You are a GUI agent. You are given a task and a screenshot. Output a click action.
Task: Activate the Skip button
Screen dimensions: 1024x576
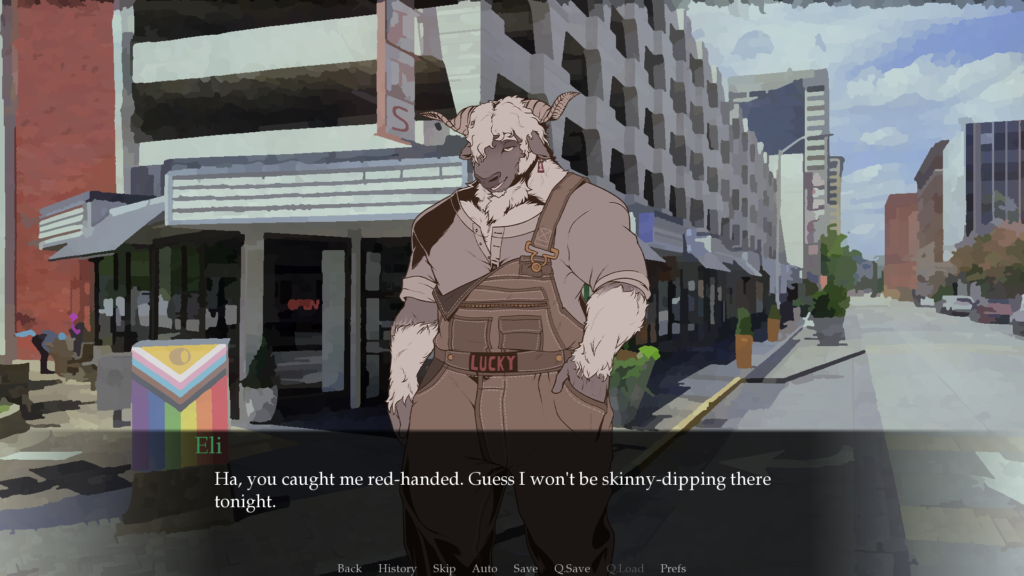coord(444,568)
